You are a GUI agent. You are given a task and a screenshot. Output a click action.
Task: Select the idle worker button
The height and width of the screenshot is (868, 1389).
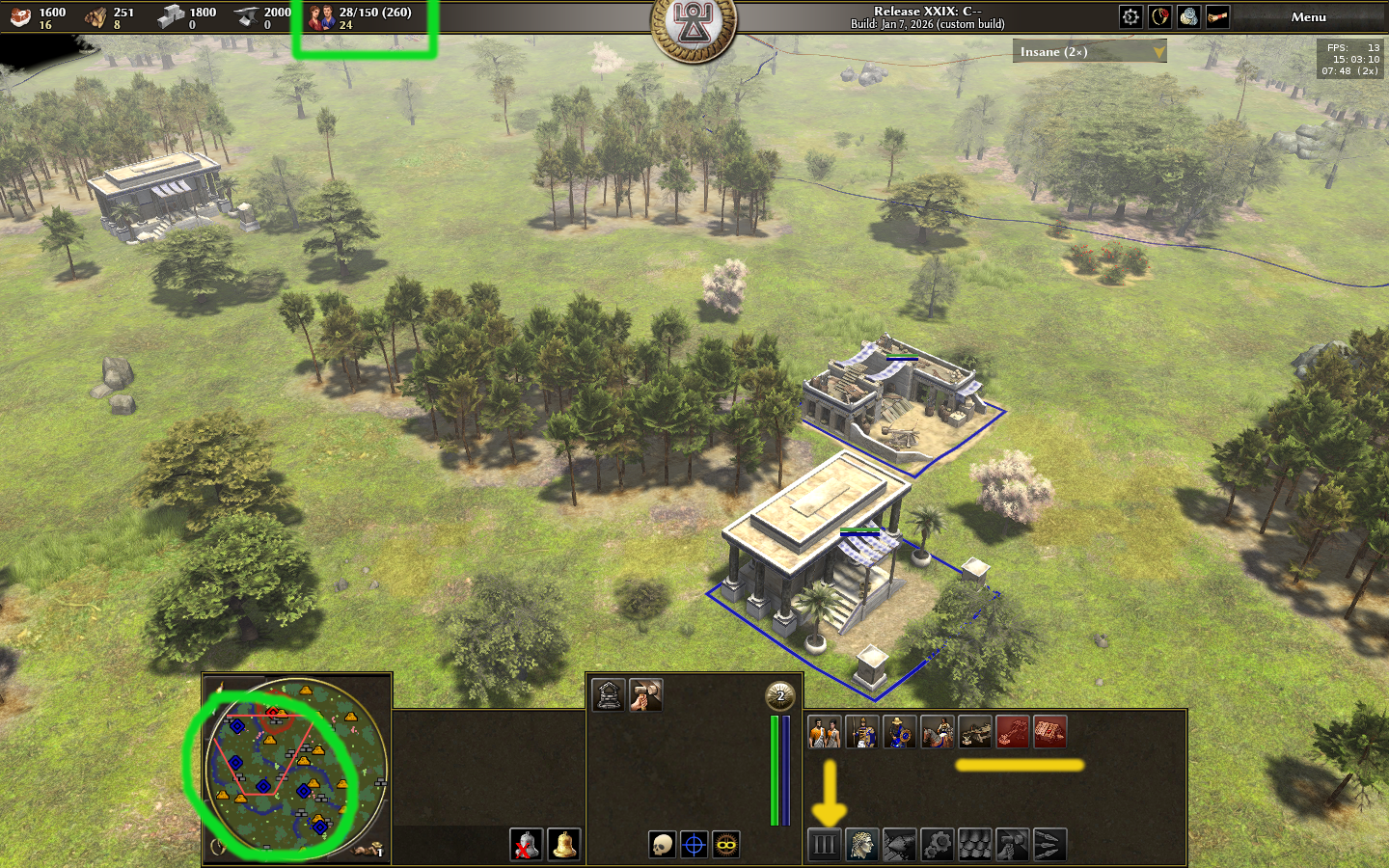[368, 850]
